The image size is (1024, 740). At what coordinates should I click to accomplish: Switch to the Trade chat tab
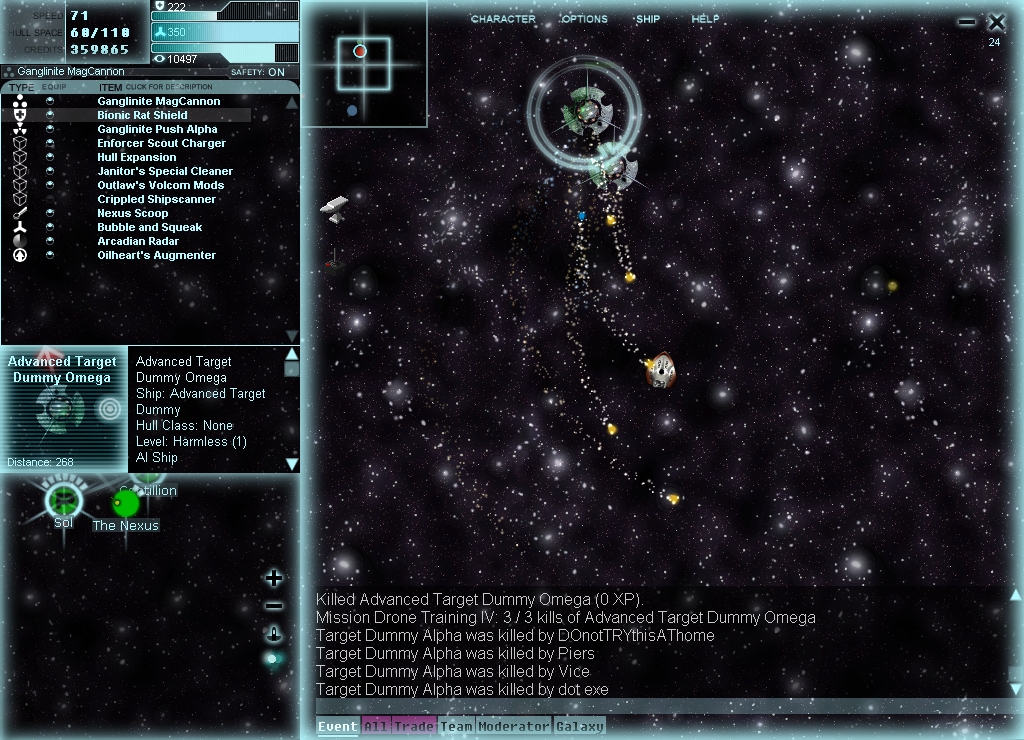[x=413, y=727]
